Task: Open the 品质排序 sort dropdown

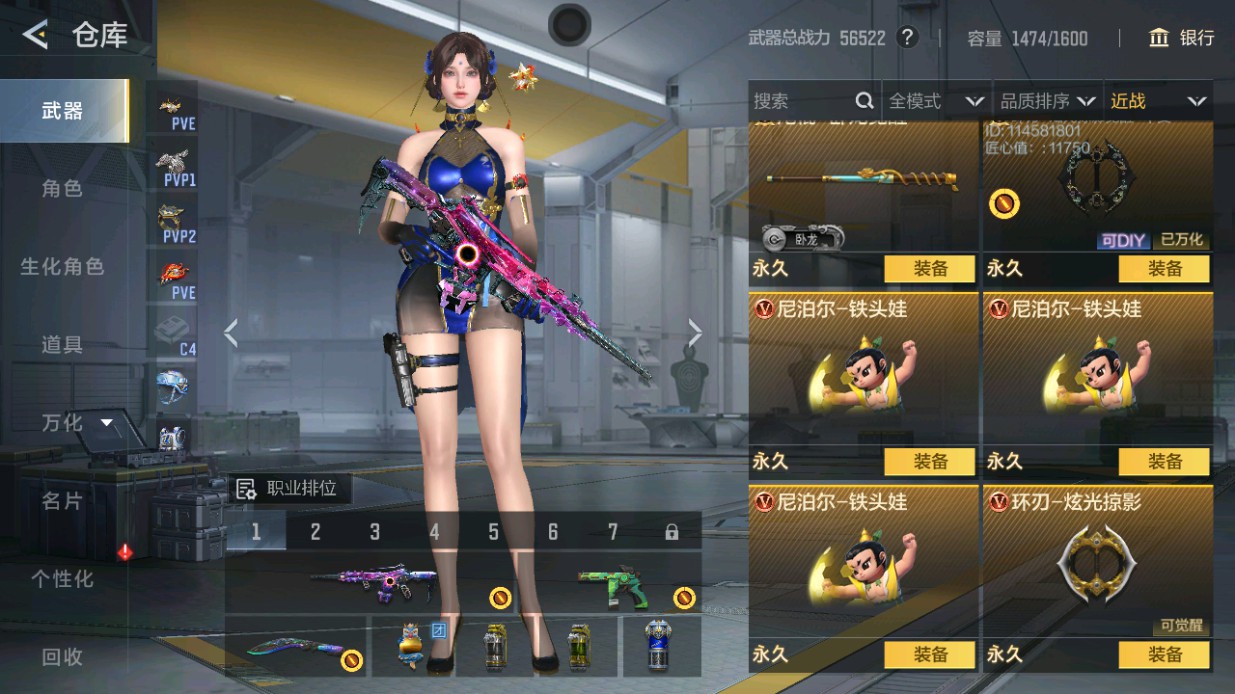Action: pos(1047,101)
